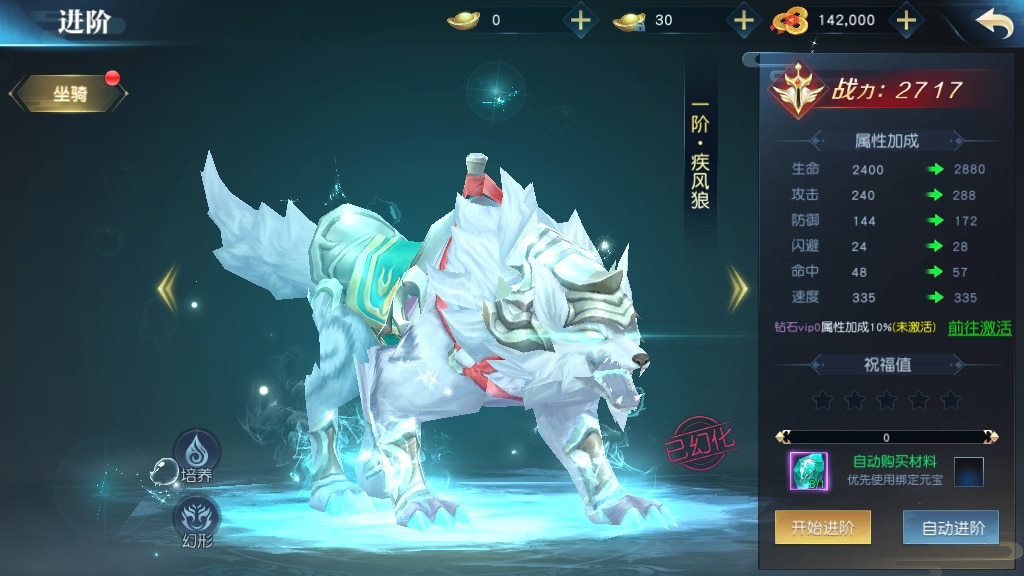Show the previous mount with left arrow
Image resolution: width=1024 pixels, height=576 pixels.
(167, 288)
